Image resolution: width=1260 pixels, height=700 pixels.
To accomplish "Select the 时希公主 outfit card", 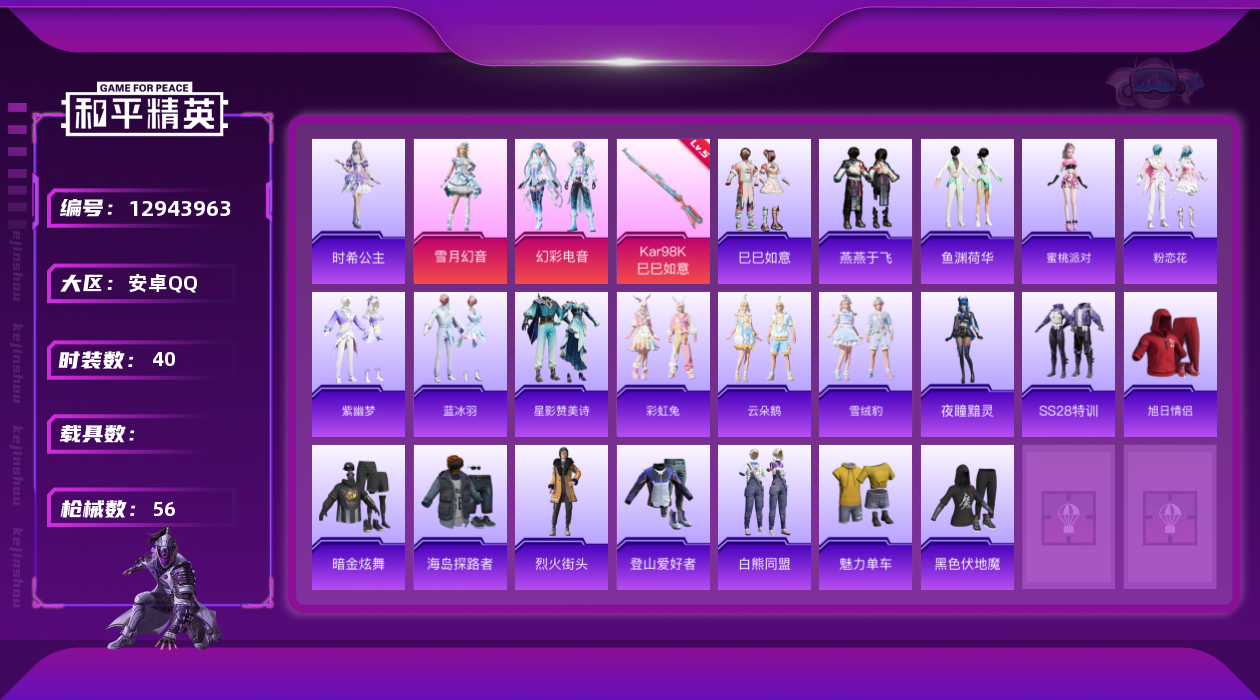I will pos(358,211).
